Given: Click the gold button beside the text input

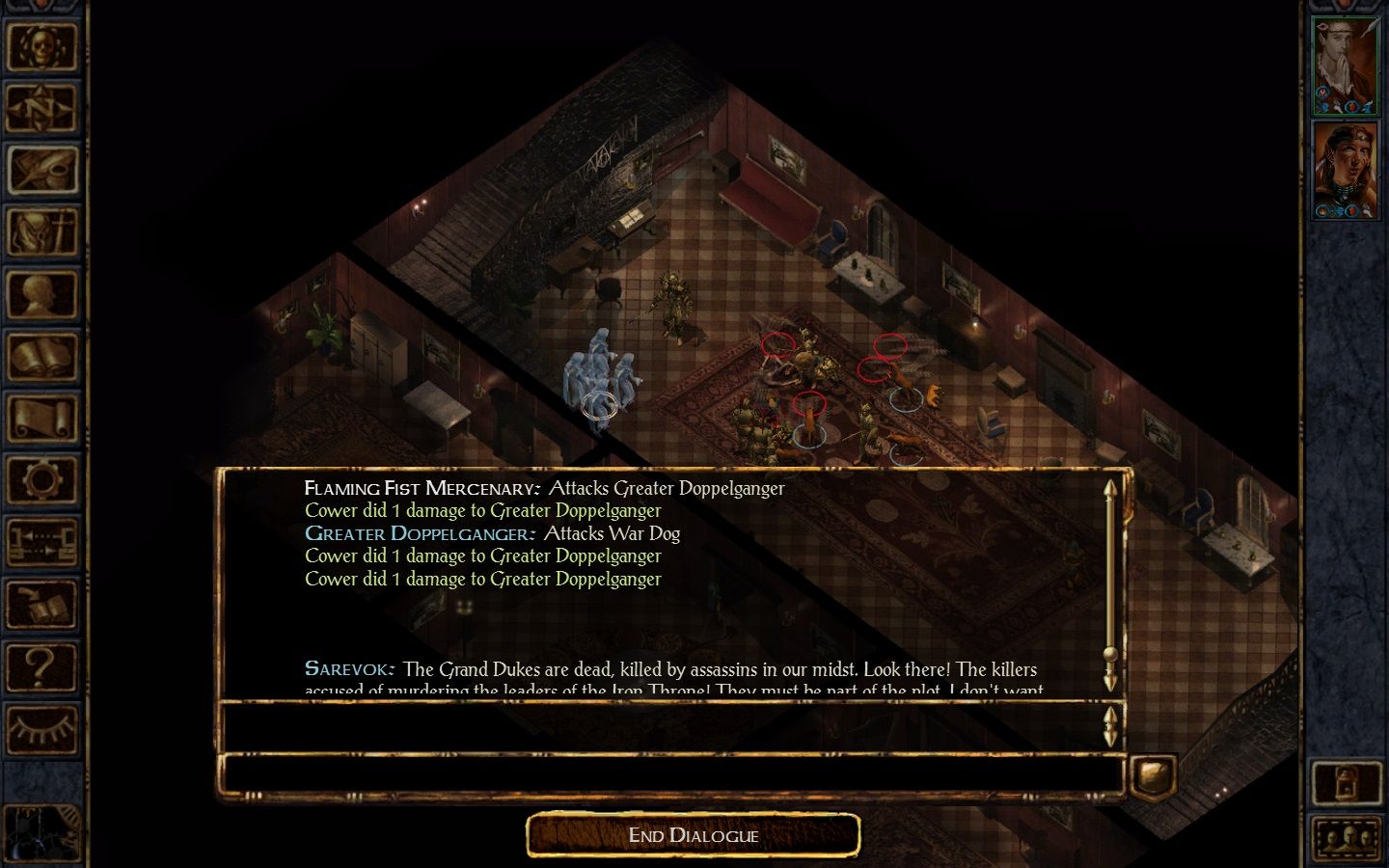Looking at the screenshot, I should pyautogui.click(x=1153, y=774).
